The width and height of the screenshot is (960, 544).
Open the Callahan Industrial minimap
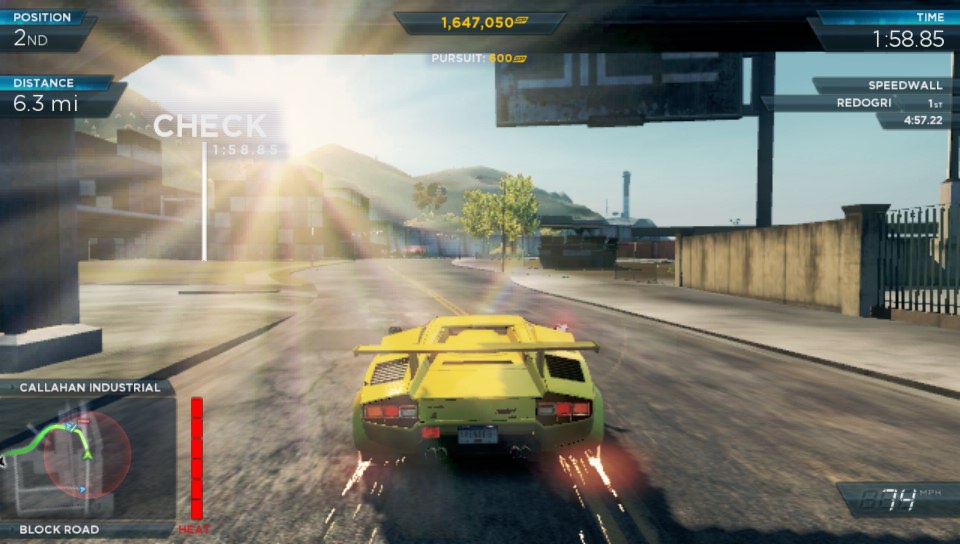[x=88, y=456]
